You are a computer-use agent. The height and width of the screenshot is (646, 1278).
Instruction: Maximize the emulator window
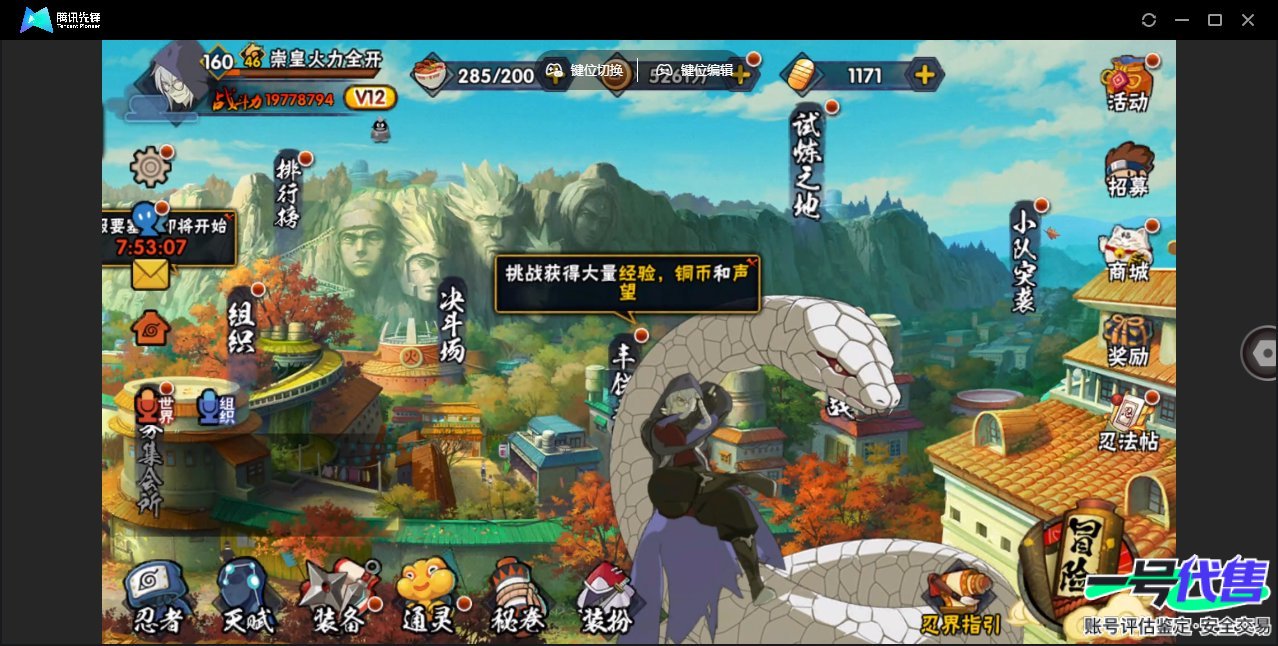pyautogui.click(x=1215, y=20)
